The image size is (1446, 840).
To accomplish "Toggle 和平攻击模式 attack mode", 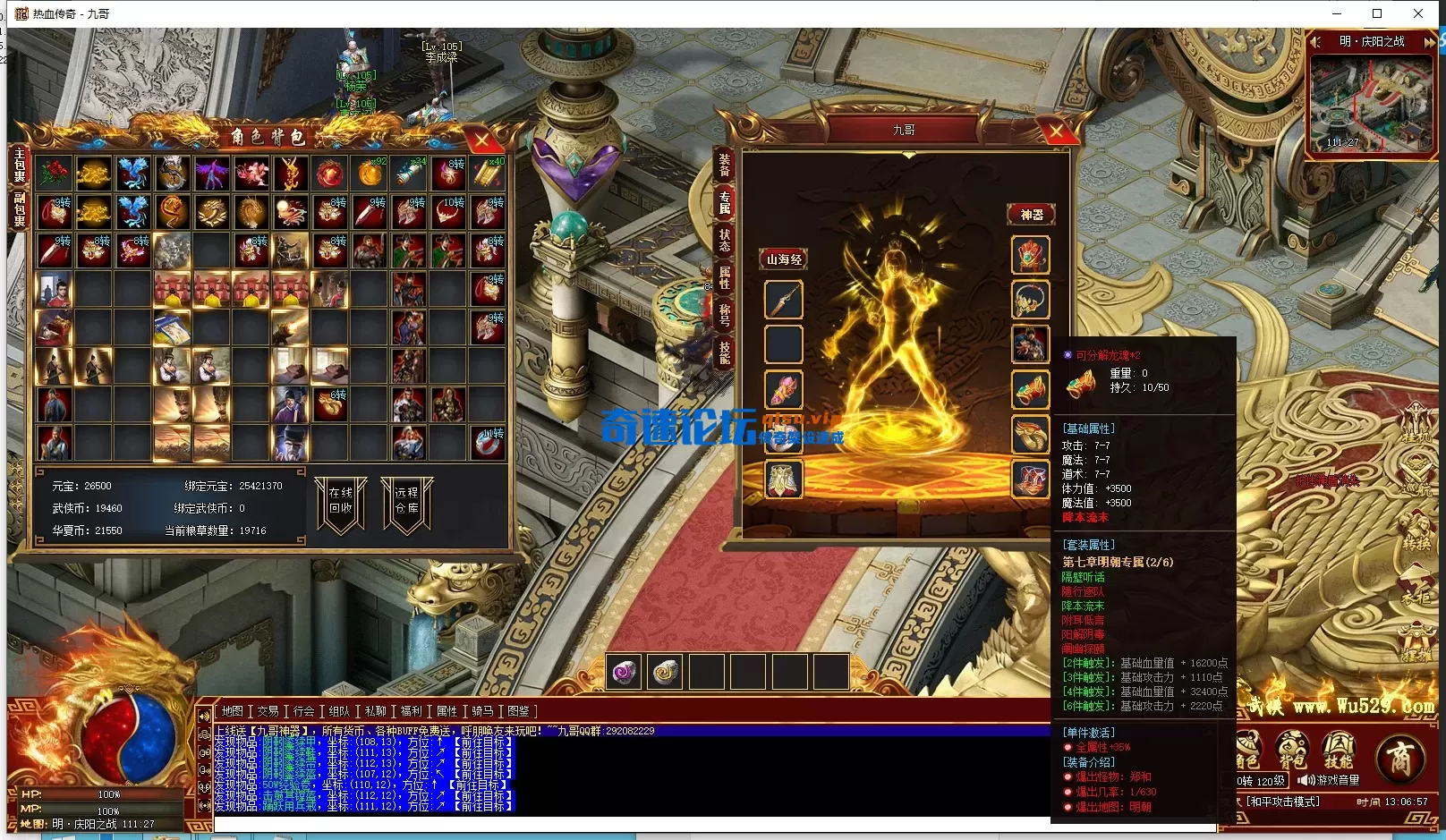I will (1283, 801).
